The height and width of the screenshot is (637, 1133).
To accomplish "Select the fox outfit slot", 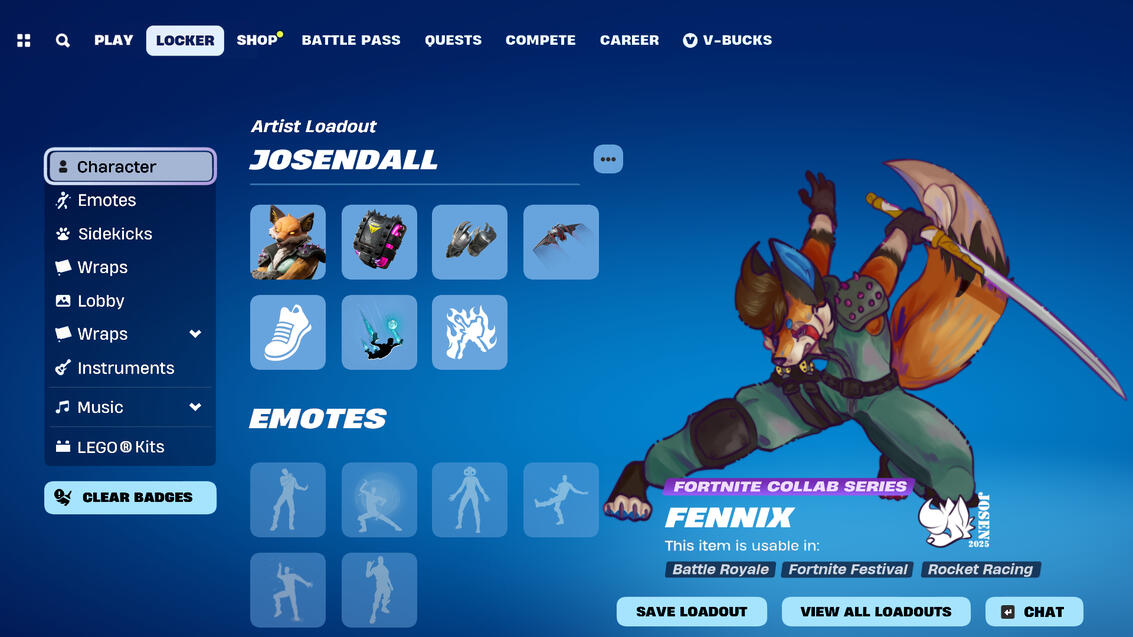I will click(288, 242).
